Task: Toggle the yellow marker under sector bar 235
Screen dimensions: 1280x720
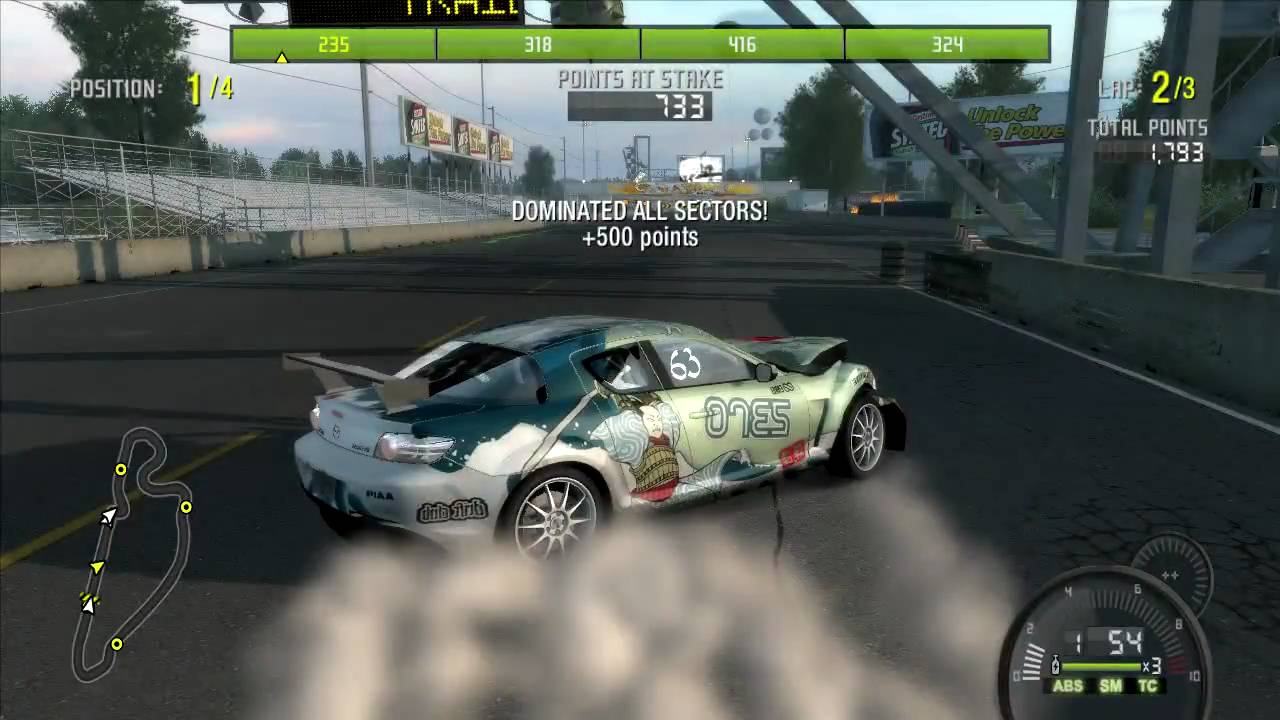Action: pyautogui.click(x=284, y=58)
